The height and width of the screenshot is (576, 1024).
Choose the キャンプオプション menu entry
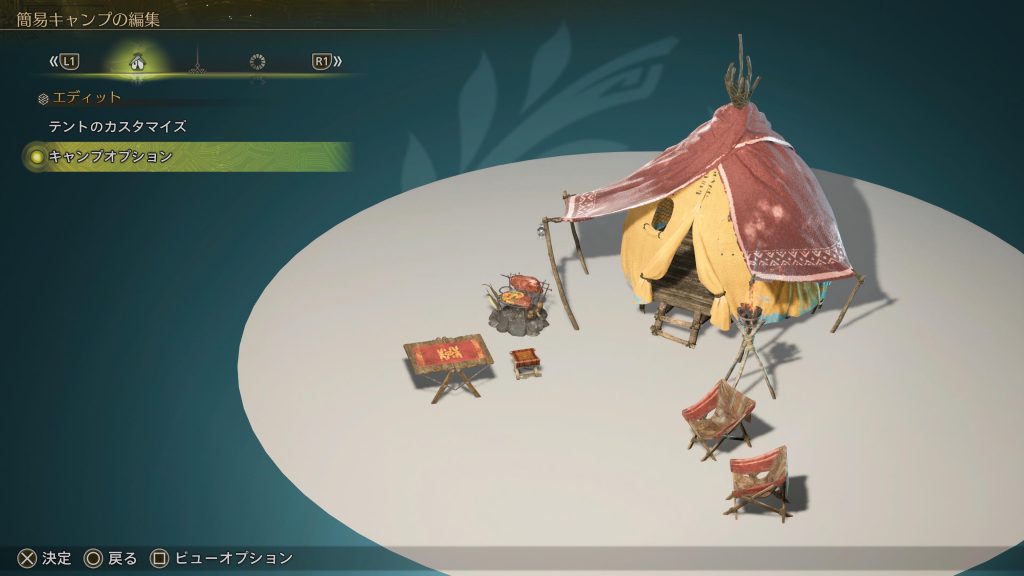click(111, 157)
